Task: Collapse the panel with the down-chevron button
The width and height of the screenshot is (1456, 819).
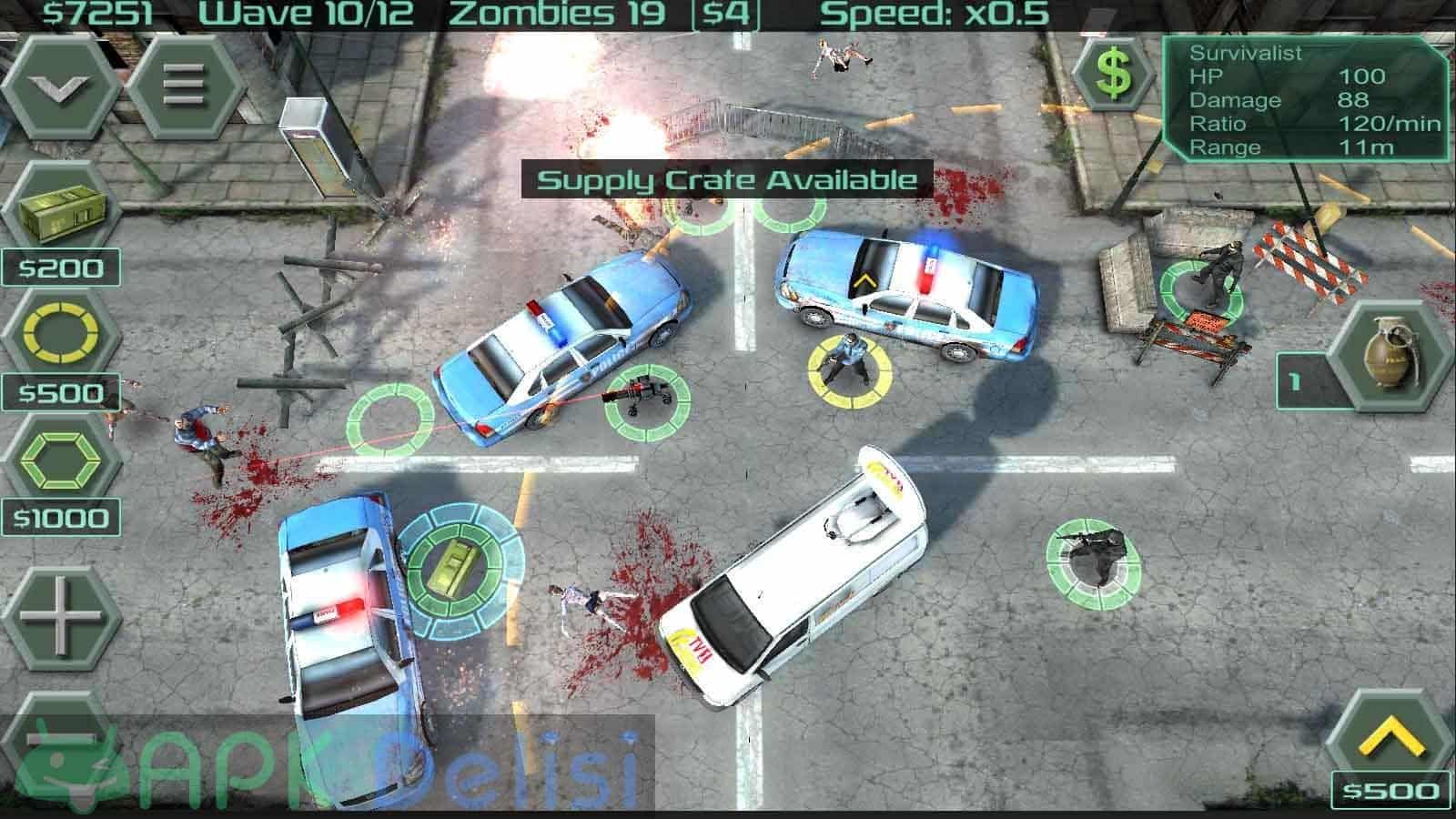Action: [x=58, y=86]
